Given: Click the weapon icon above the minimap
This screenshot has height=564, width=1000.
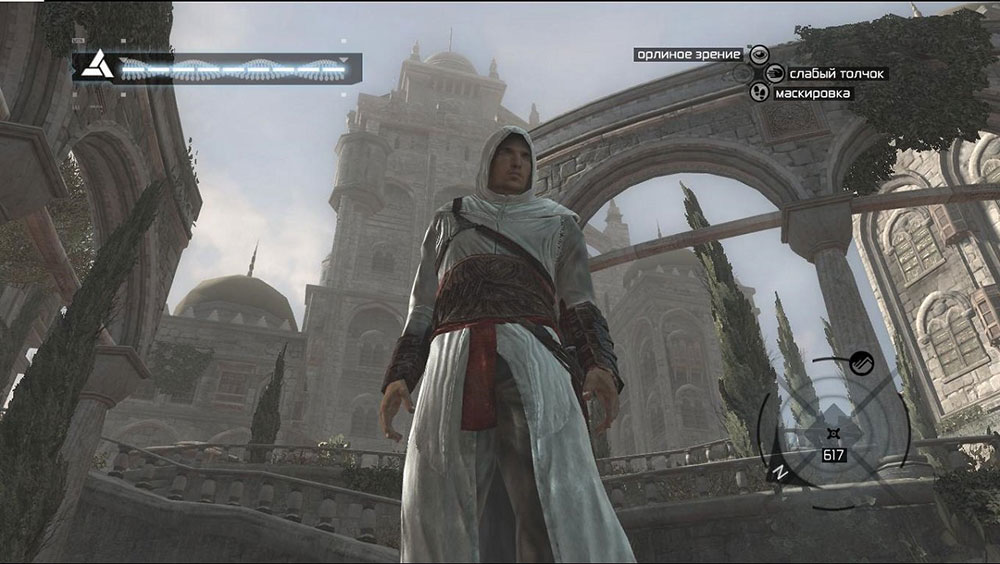Looking at the screenshot, I should 861,364.
